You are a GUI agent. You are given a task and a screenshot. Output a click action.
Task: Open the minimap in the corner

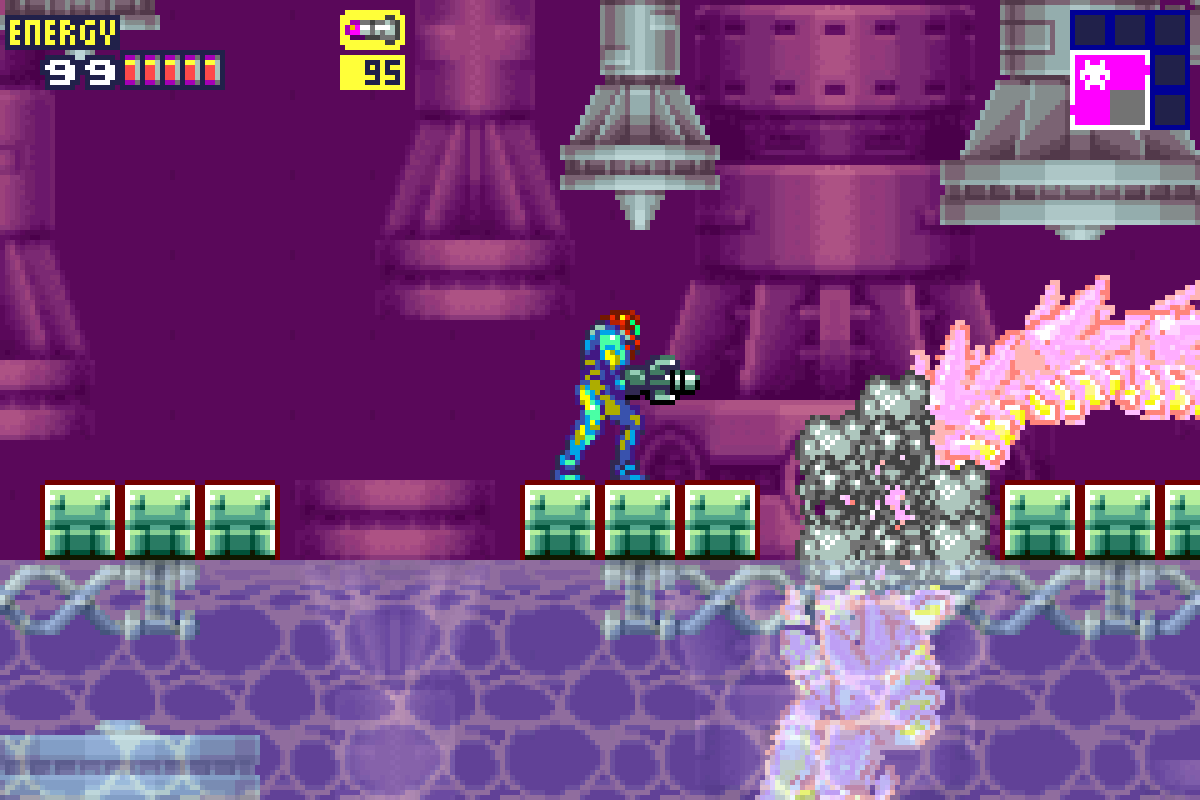(1129, 69)
